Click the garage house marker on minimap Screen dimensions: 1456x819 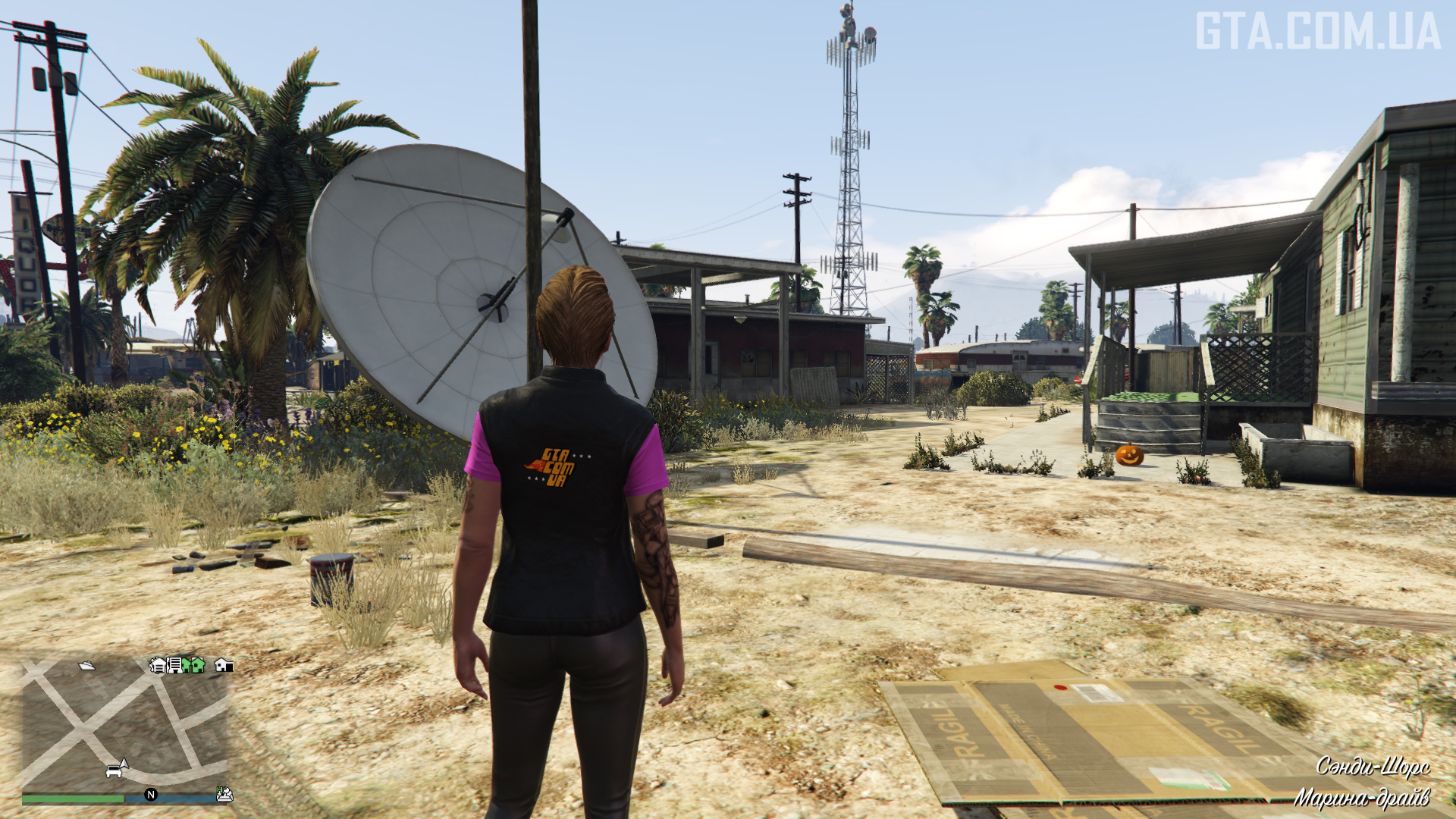click(223, 665)
